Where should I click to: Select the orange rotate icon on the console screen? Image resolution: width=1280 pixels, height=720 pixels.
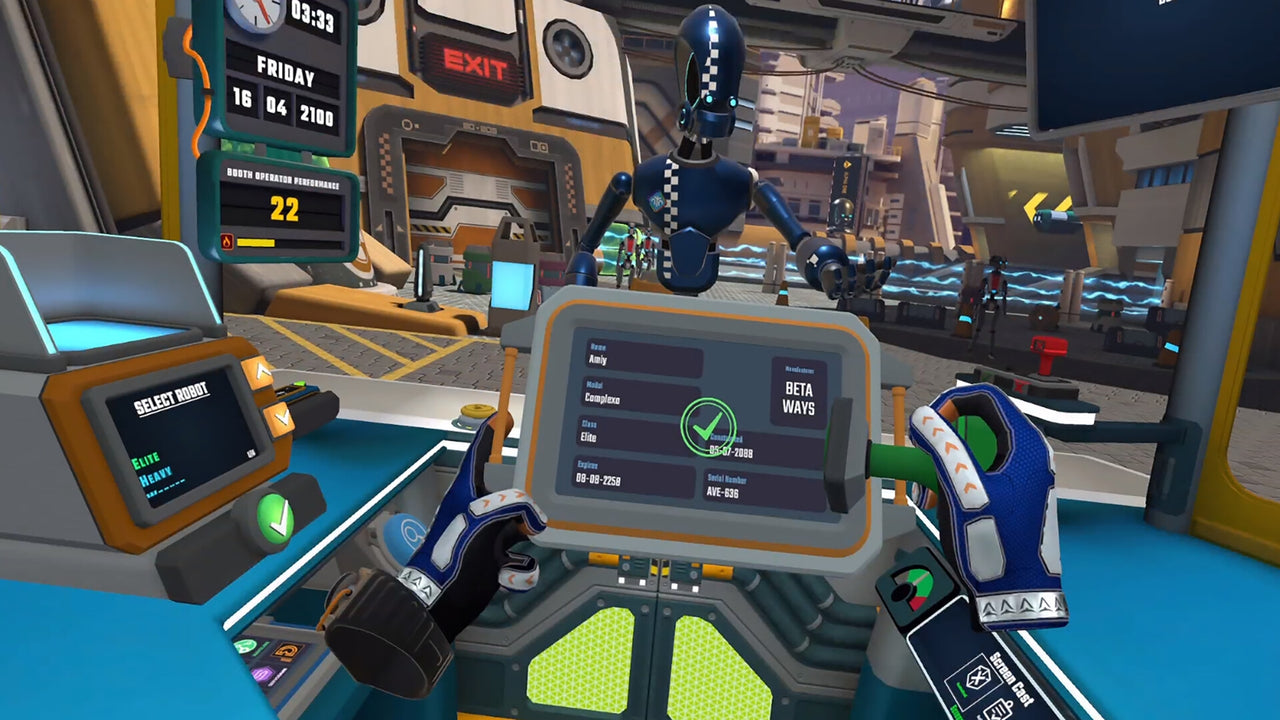pyautogui.click(x=287, y=650)
